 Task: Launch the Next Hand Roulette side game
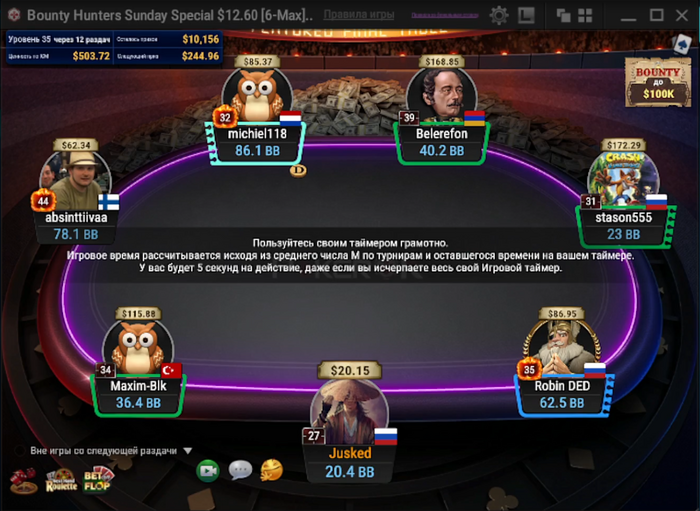coord(60,480)
